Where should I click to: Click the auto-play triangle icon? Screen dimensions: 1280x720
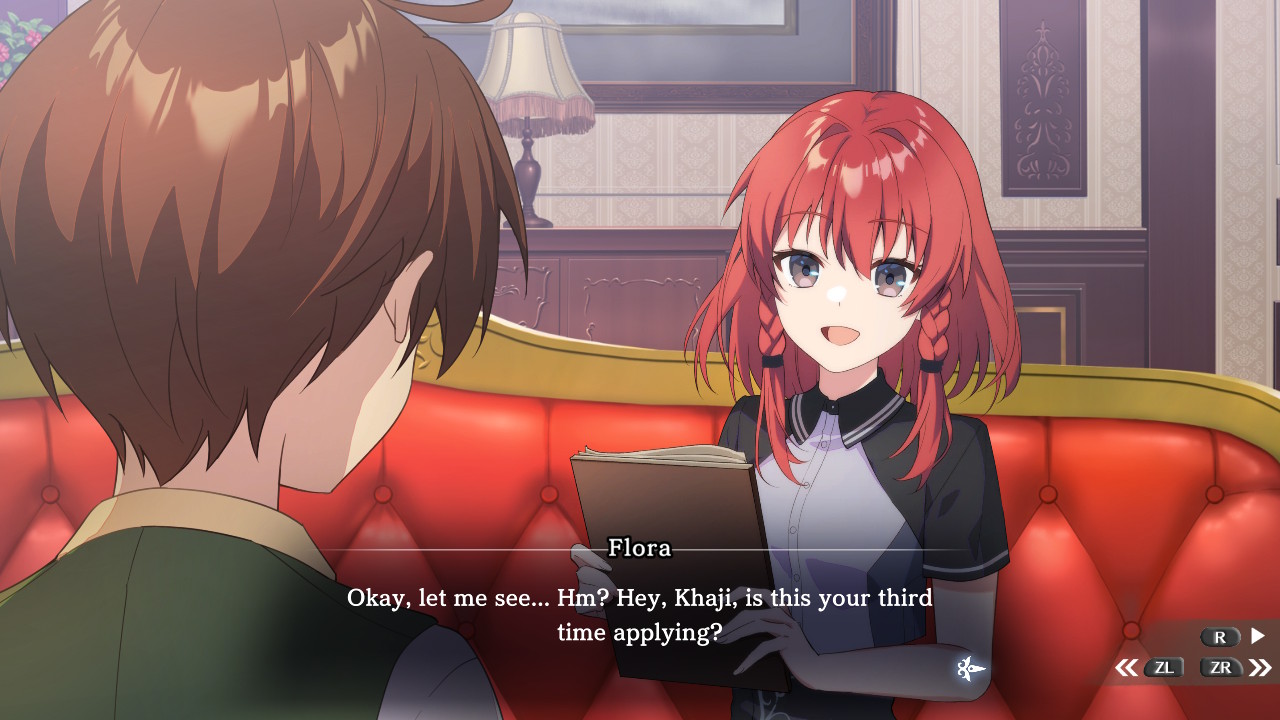click(1258, 636)
